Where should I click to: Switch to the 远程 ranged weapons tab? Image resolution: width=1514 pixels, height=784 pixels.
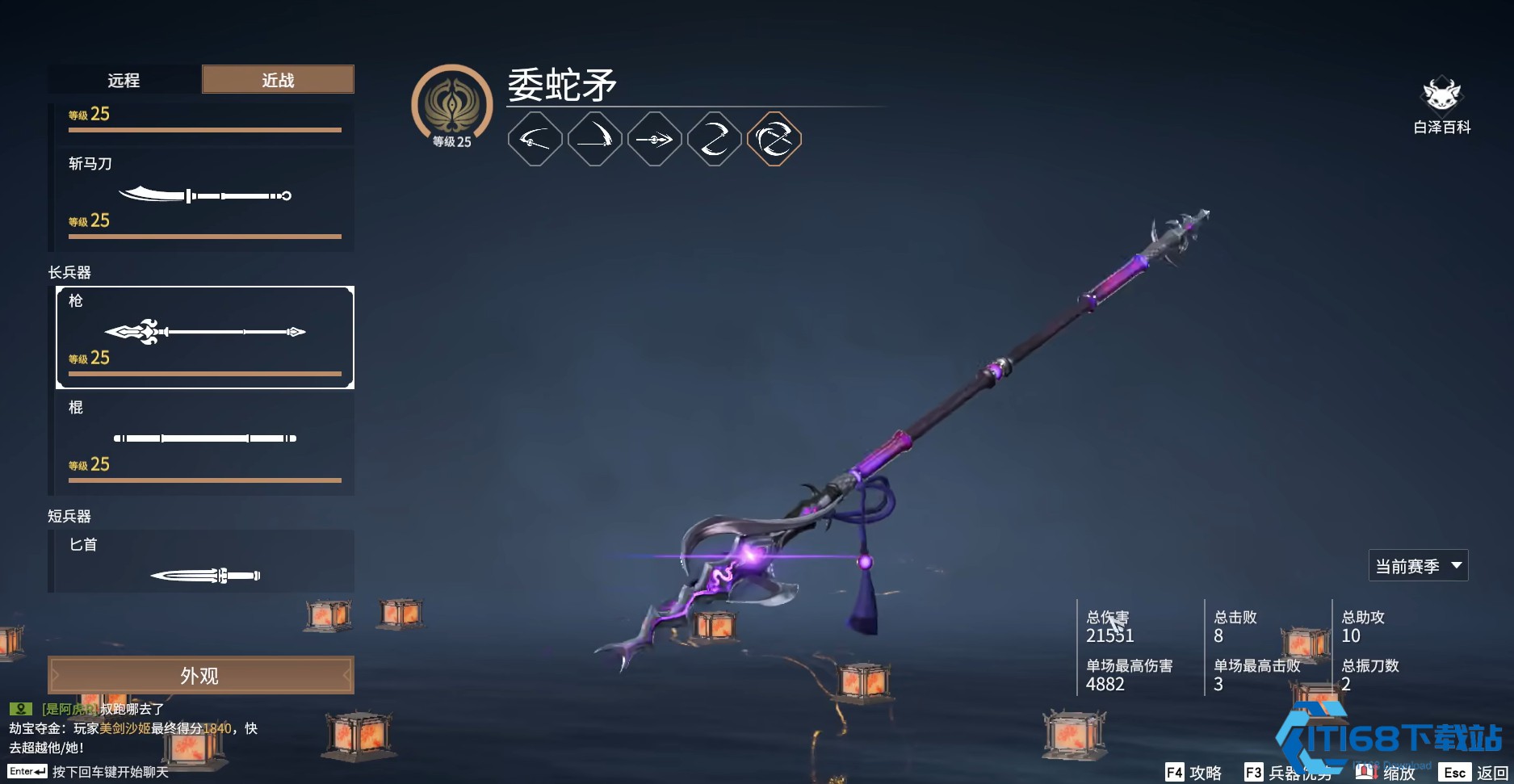coord(124,80)
